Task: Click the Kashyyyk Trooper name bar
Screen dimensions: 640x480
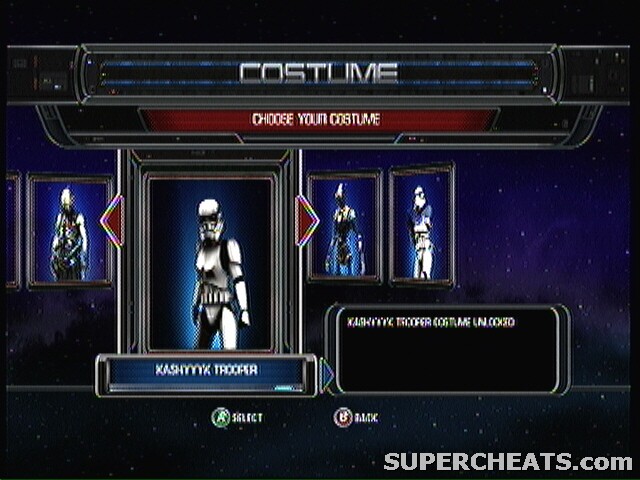Action: coord(206,370)
